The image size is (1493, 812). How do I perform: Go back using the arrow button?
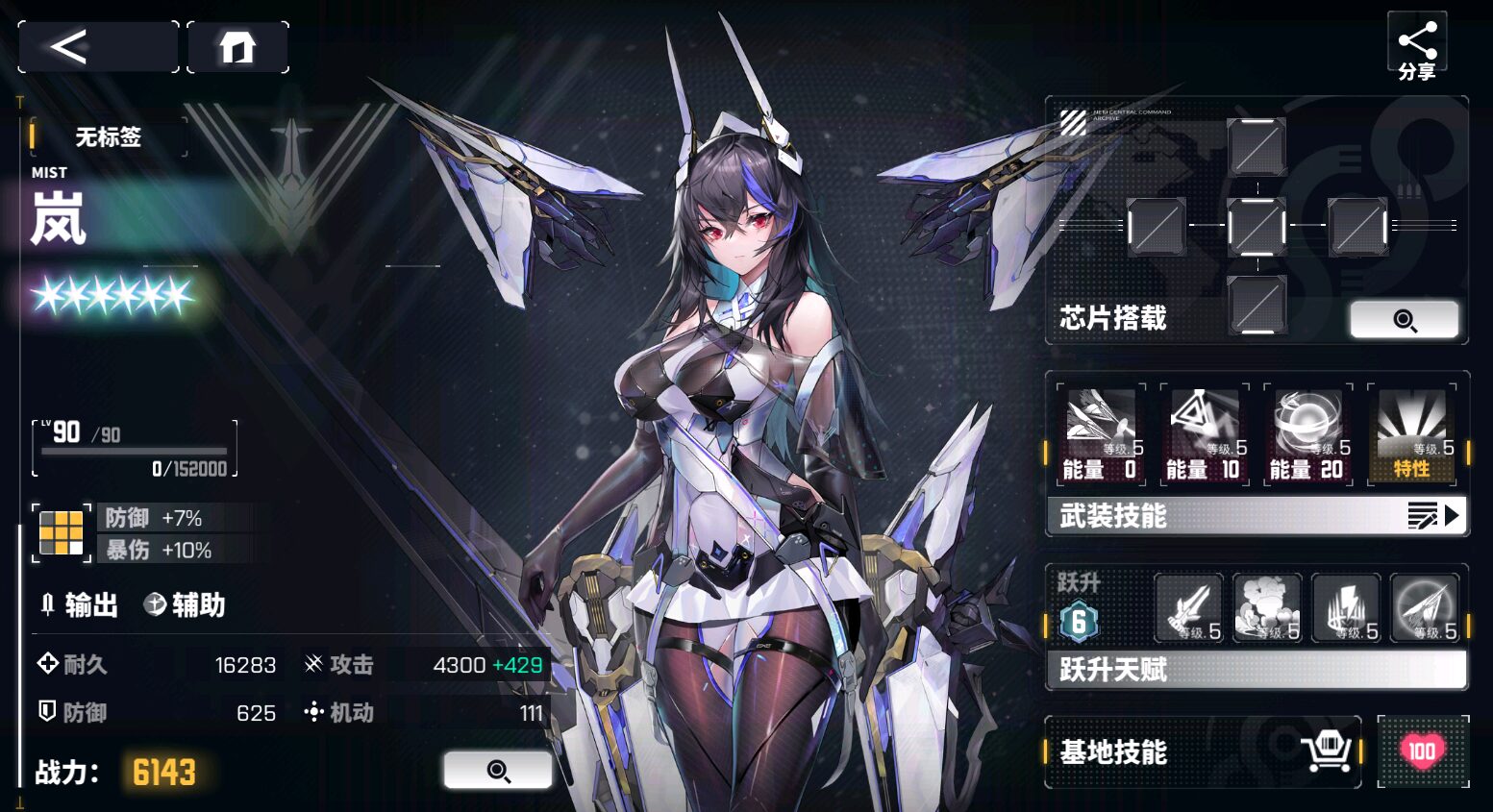[98, 46]
